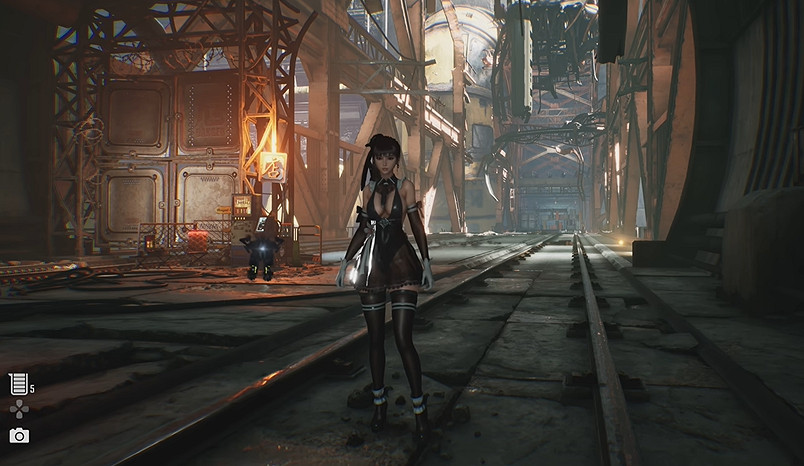The image size is (804, 466).
Task: Open photo mode with the camera icon
Action: coord(19,435)
